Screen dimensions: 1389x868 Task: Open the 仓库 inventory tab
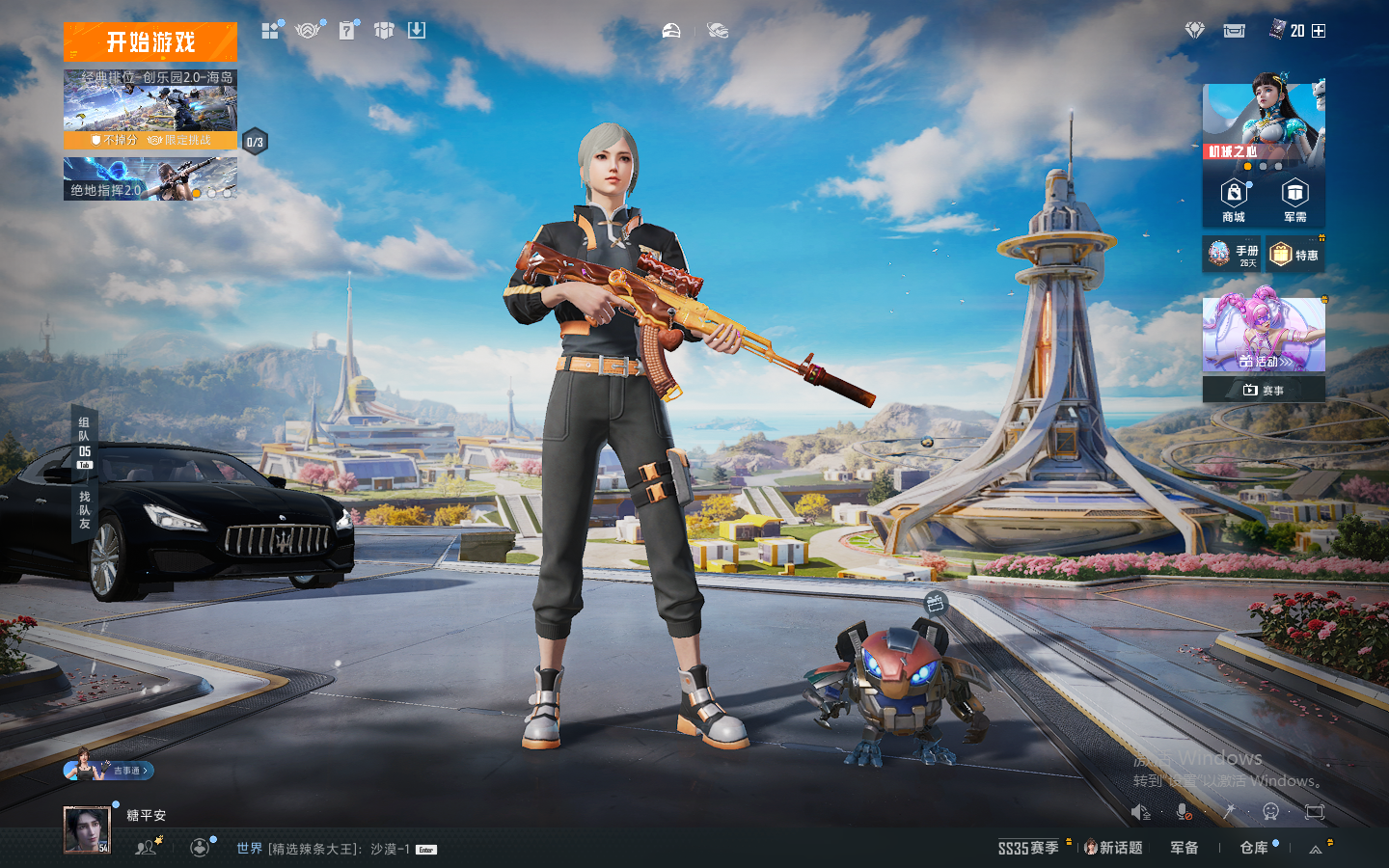pyautogui.click(x=1254, y=848)
